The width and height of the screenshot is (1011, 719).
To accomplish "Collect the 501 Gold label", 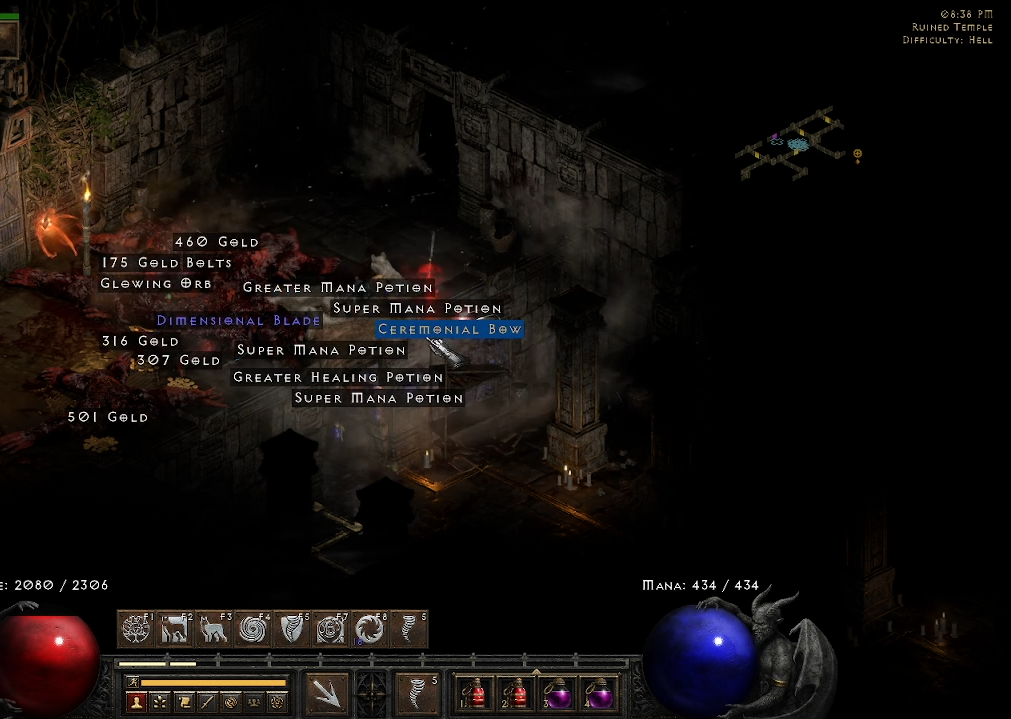I will pos(108,417).
